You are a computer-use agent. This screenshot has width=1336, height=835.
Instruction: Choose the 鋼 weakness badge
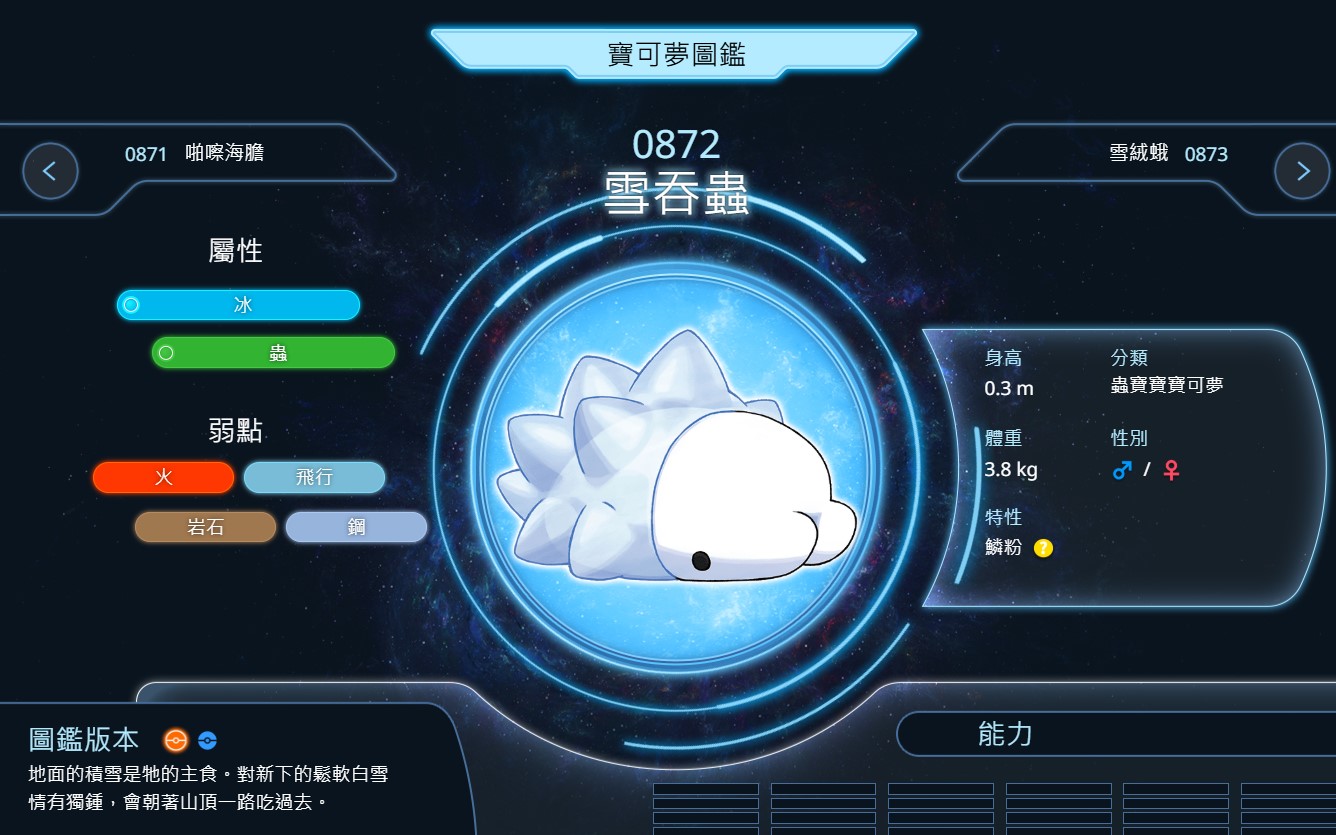[x=356, y=527]
